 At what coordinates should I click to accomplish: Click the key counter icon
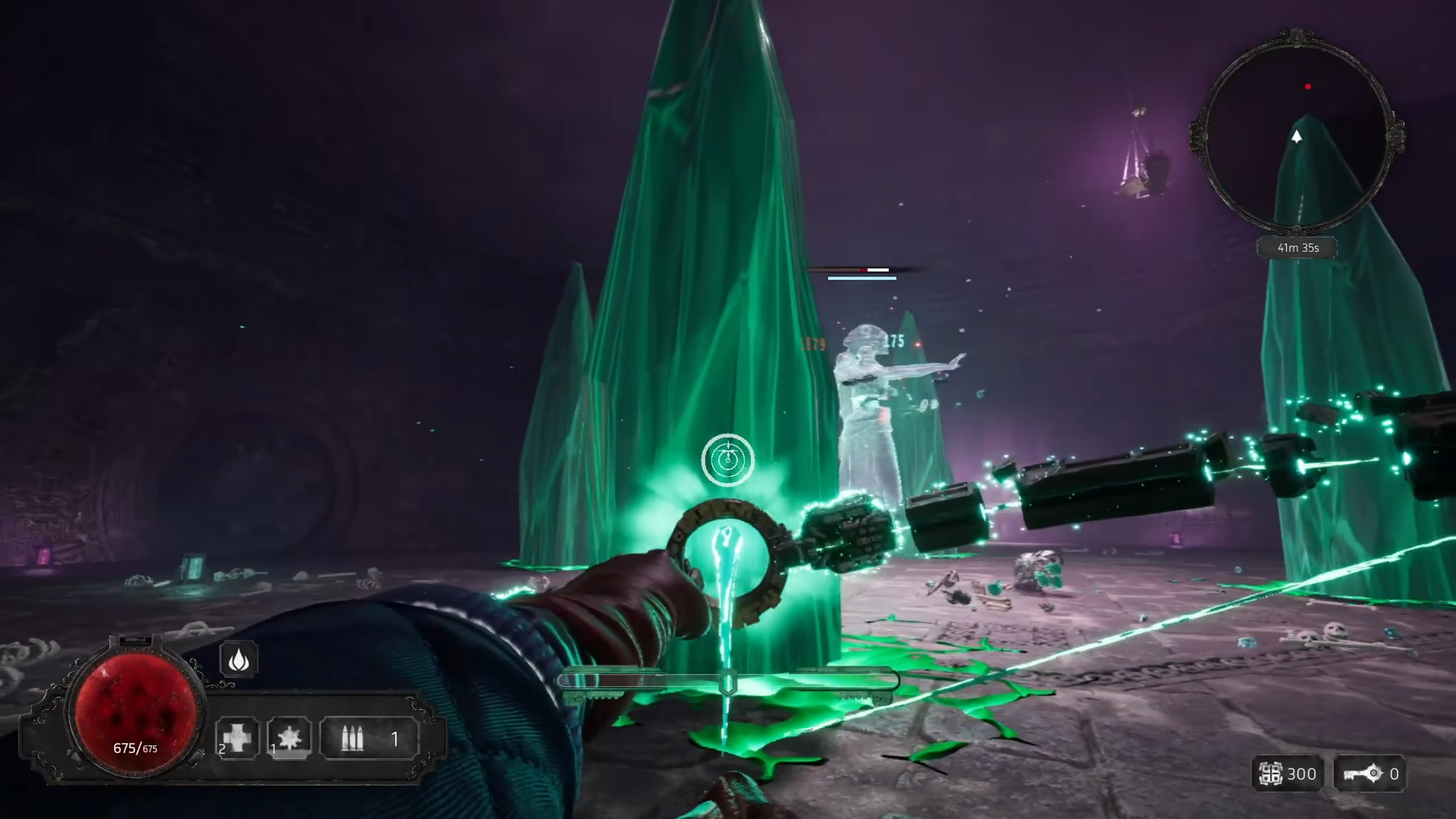1362,773
